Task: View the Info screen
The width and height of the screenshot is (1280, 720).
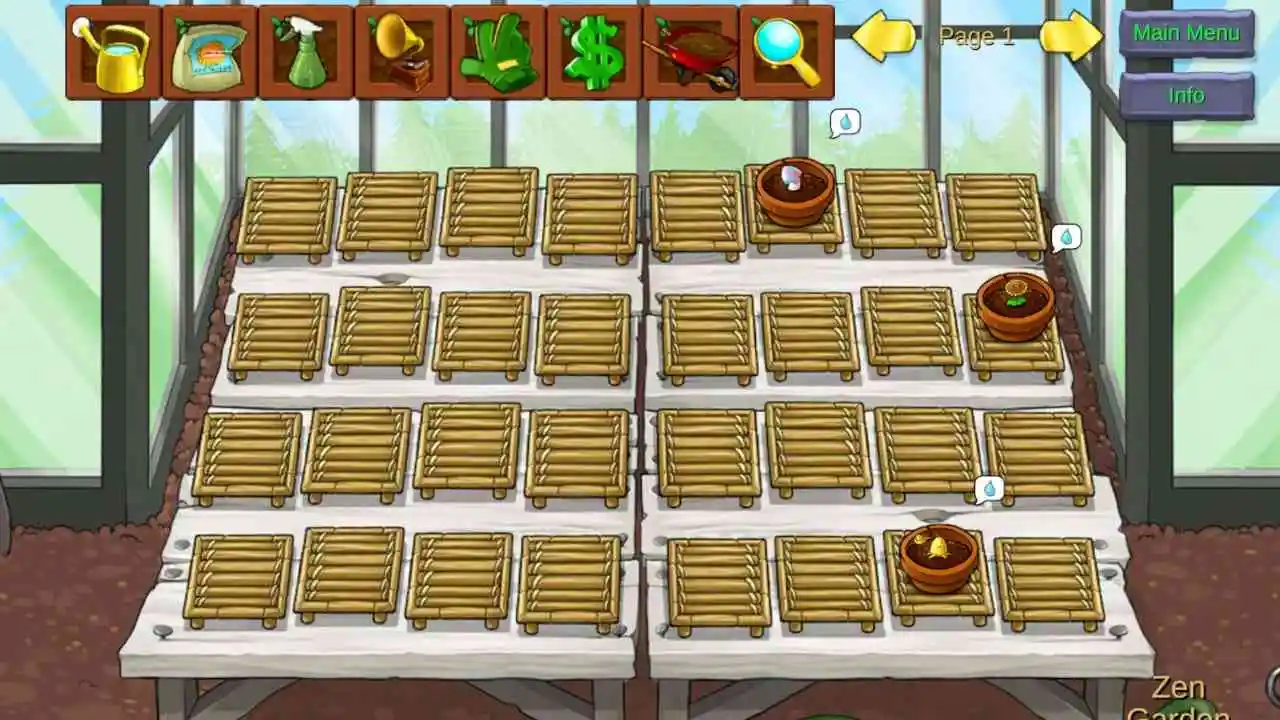Action: [1186, 96]
